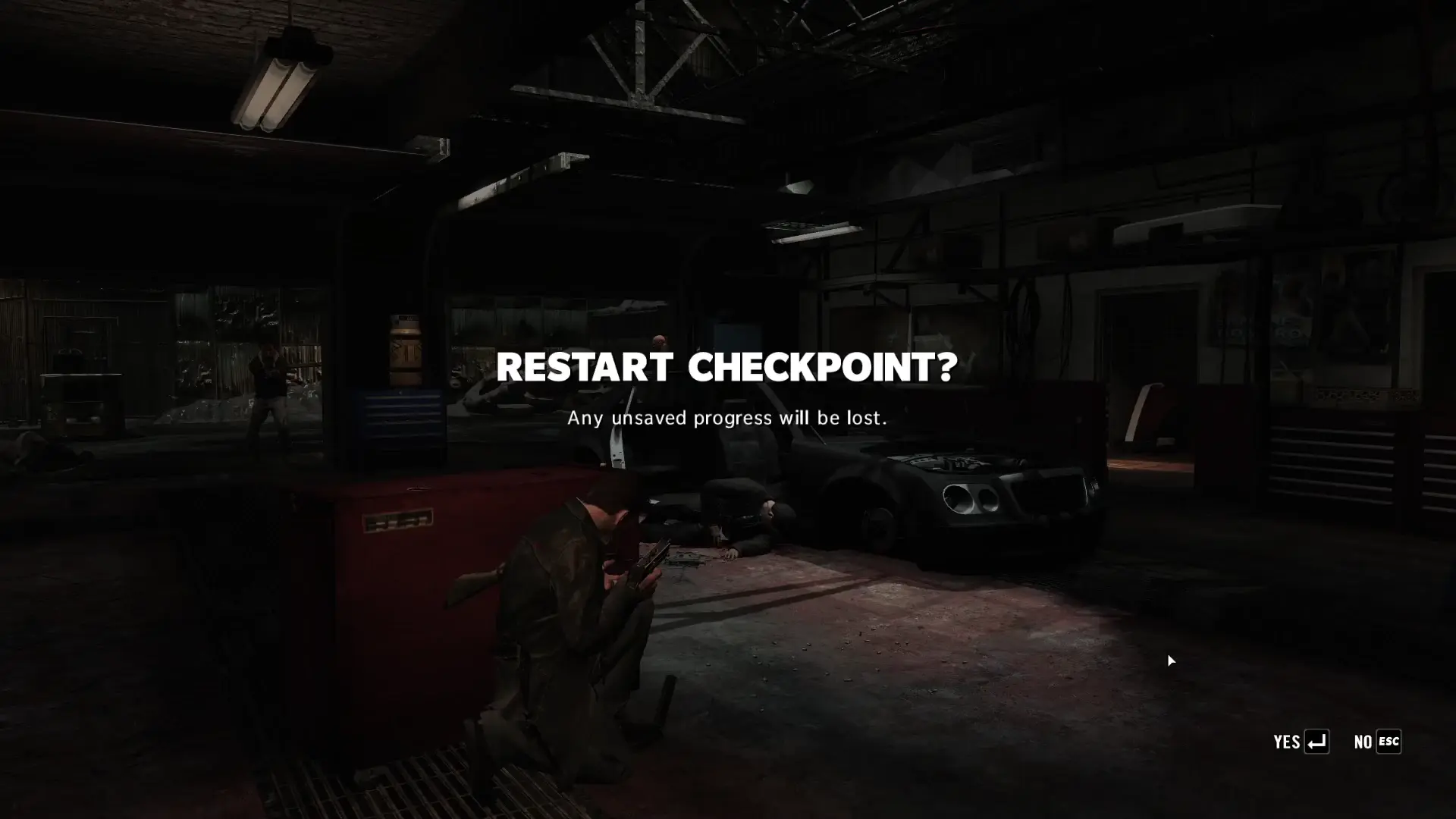Select YES to restart the checkpoint

coord(1288,742)
